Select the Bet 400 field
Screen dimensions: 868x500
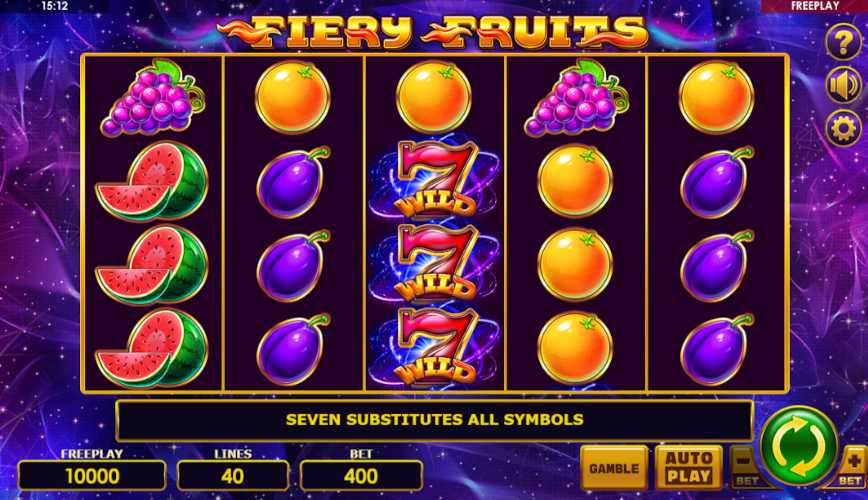coord(361,475)
